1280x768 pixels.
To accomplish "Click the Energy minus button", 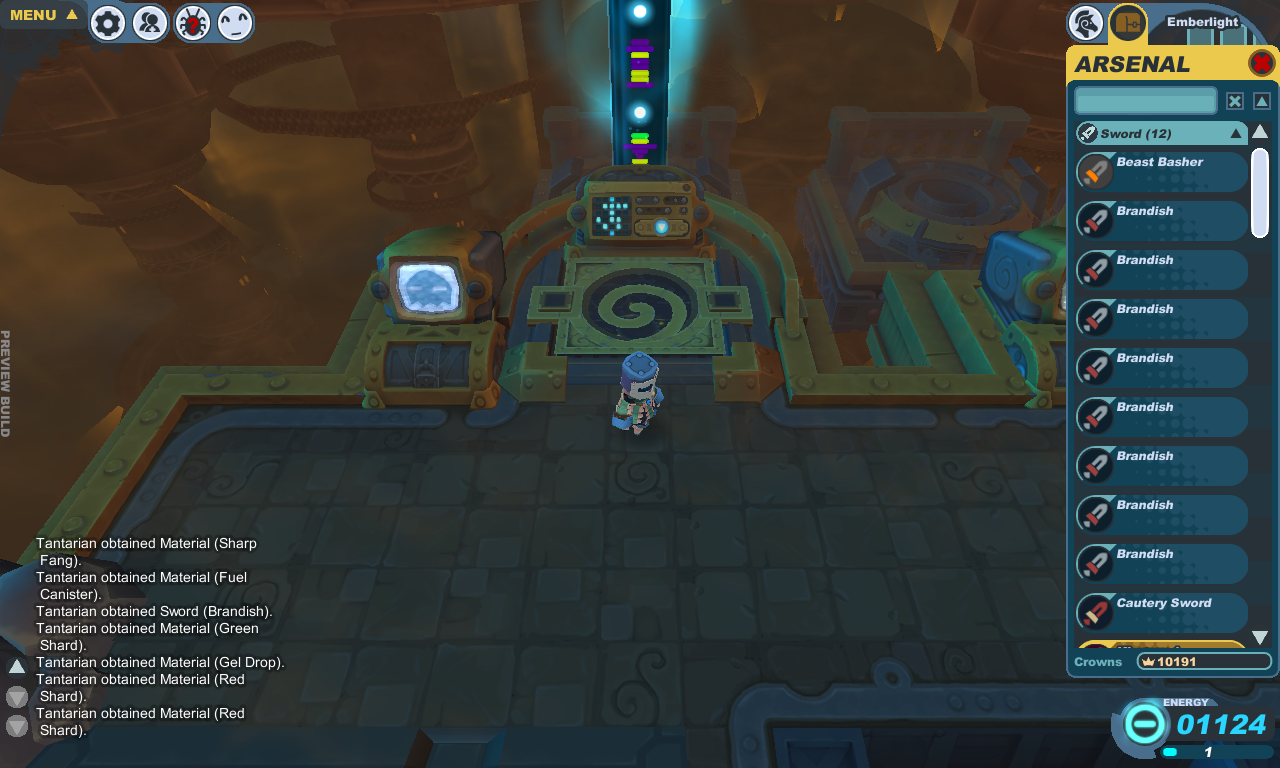I will [x=1146, y=722].
